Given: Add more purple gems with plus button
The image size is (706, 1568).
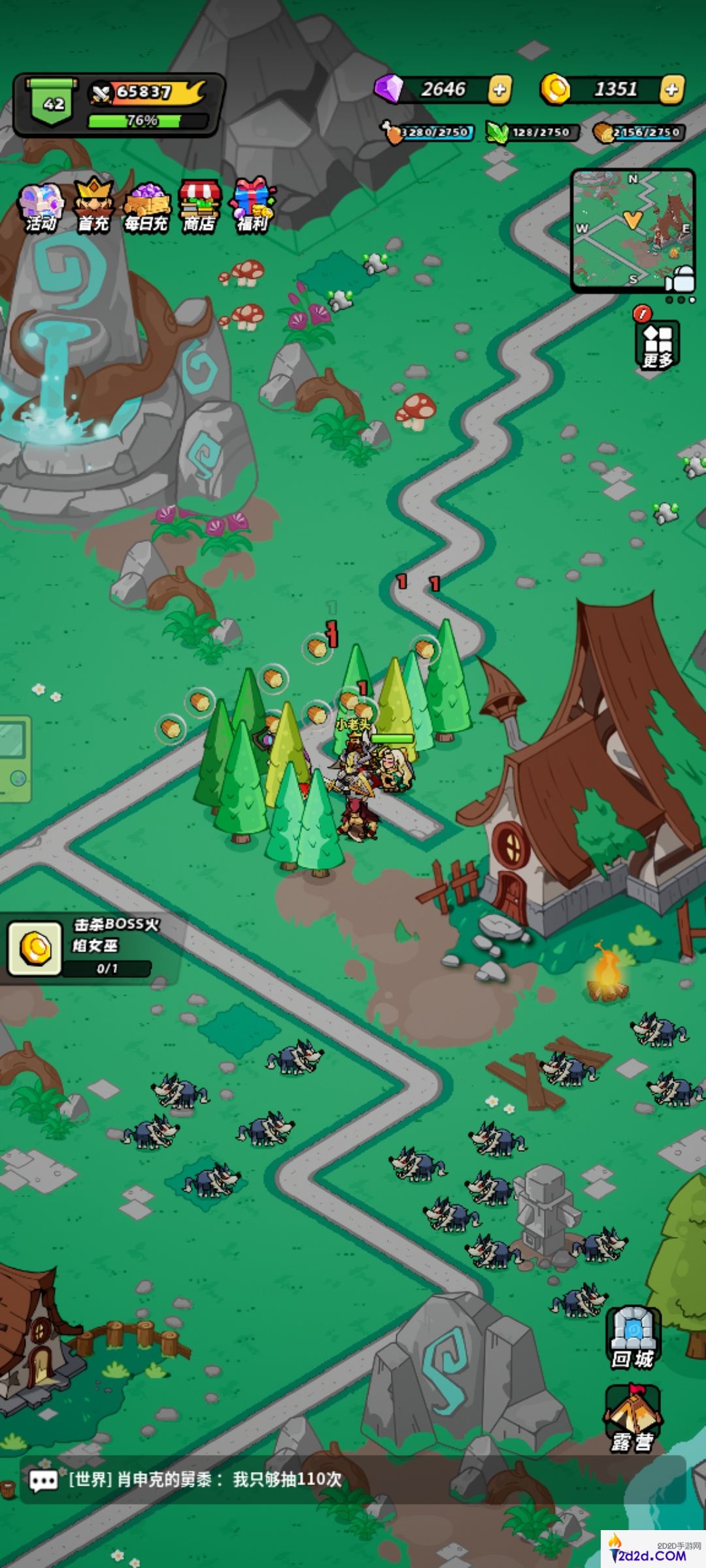Looking at the screenshot, I should [500, 90].
